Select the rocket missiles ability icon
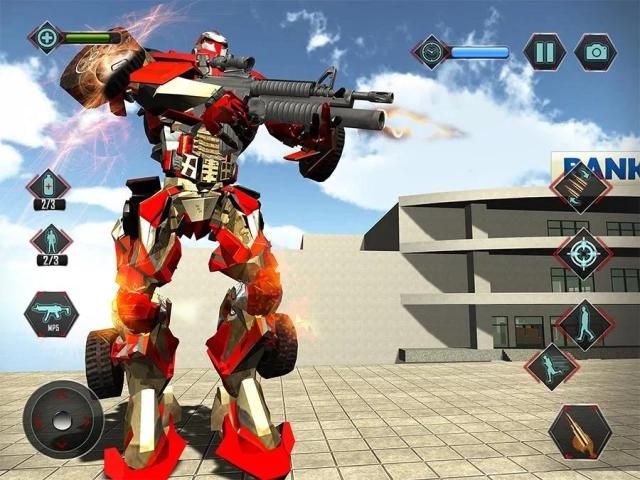 pos(581,188)
